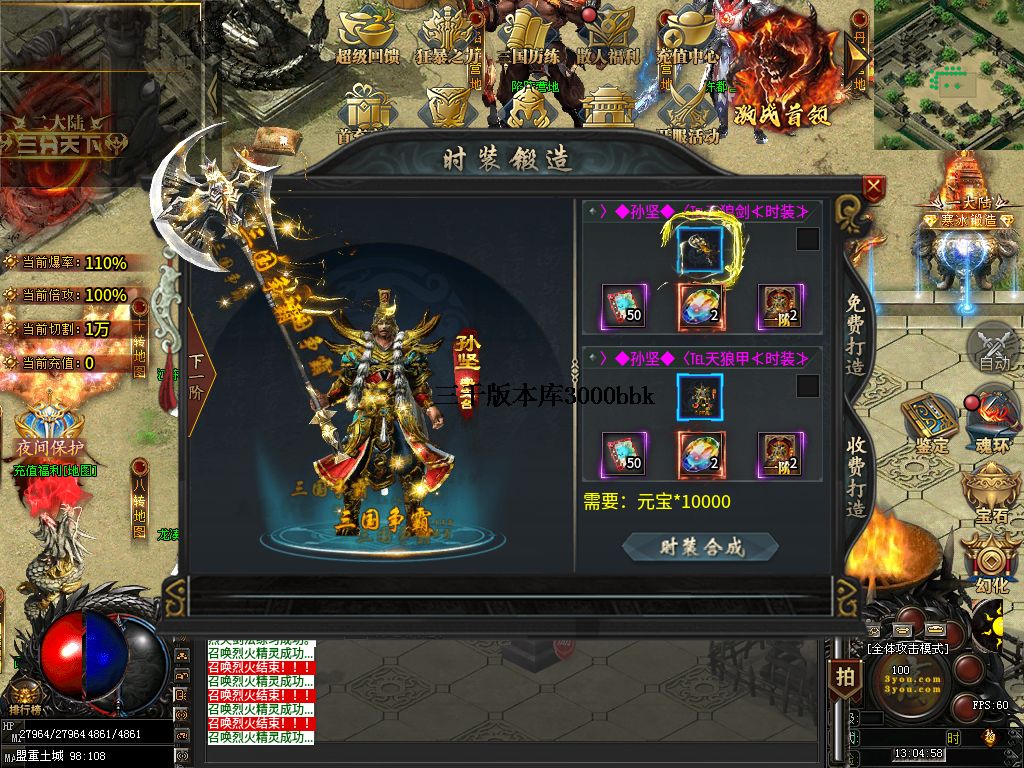The image size is (1024, 768).
Task: Toggle the 自动 auto-combat button
Action: (994, 349)
